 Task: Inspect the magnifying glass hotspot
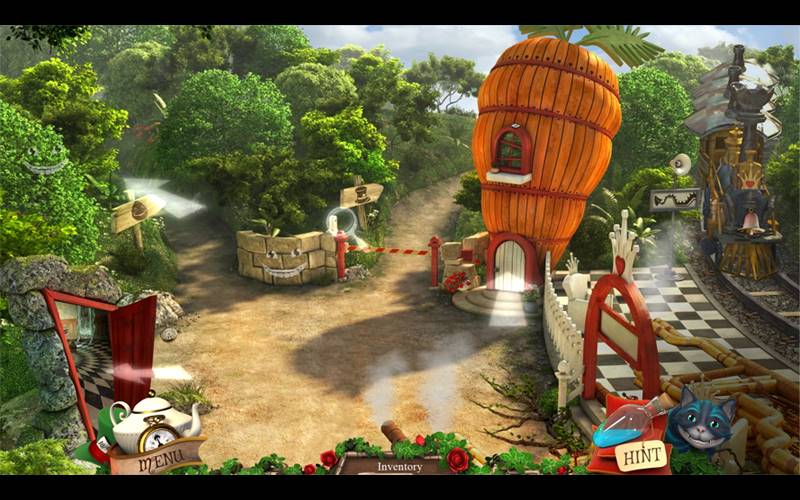343,223
